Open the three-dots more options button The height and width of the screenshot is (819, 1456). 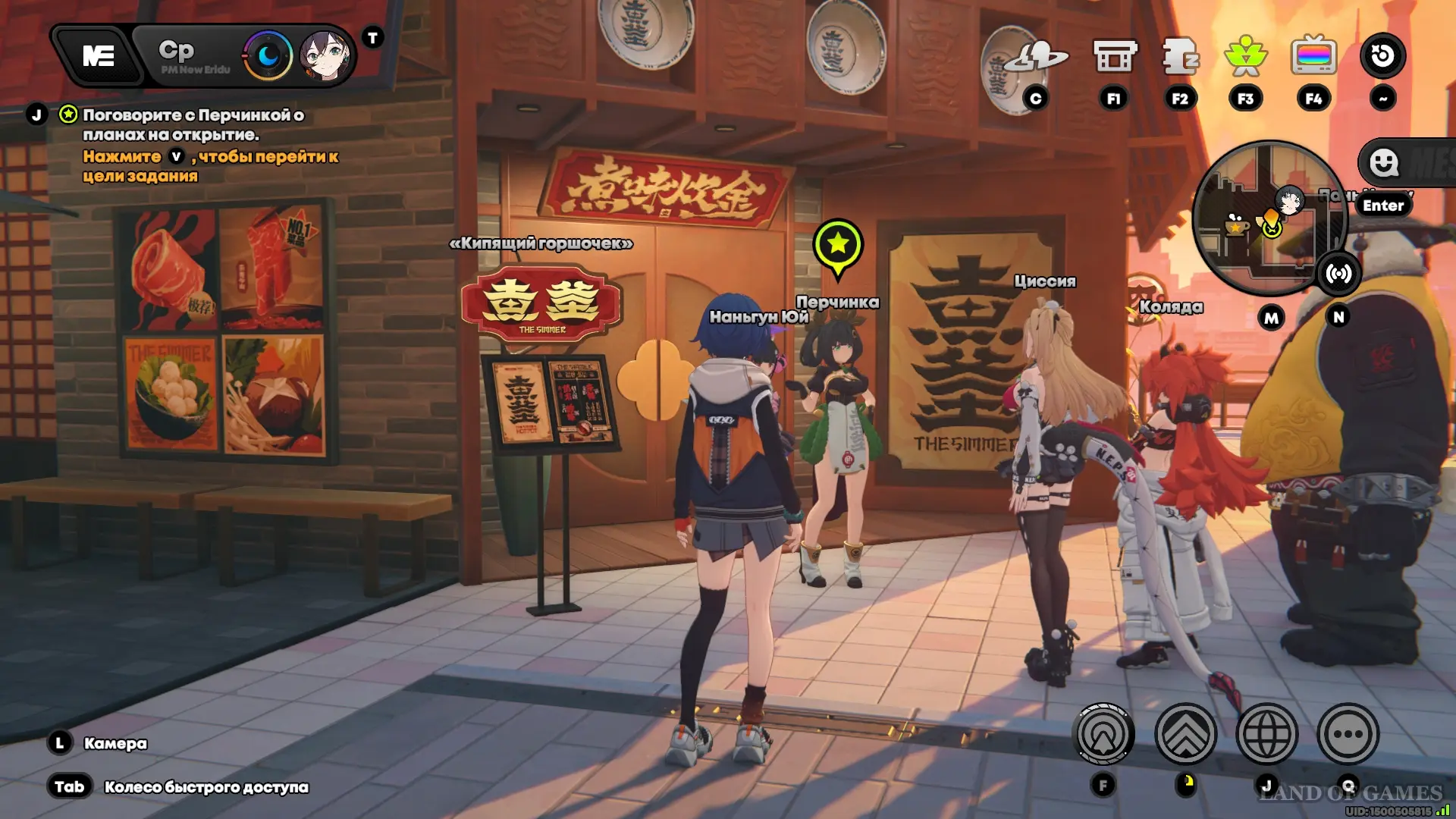pyautogui.click(x=1348, y=734)
